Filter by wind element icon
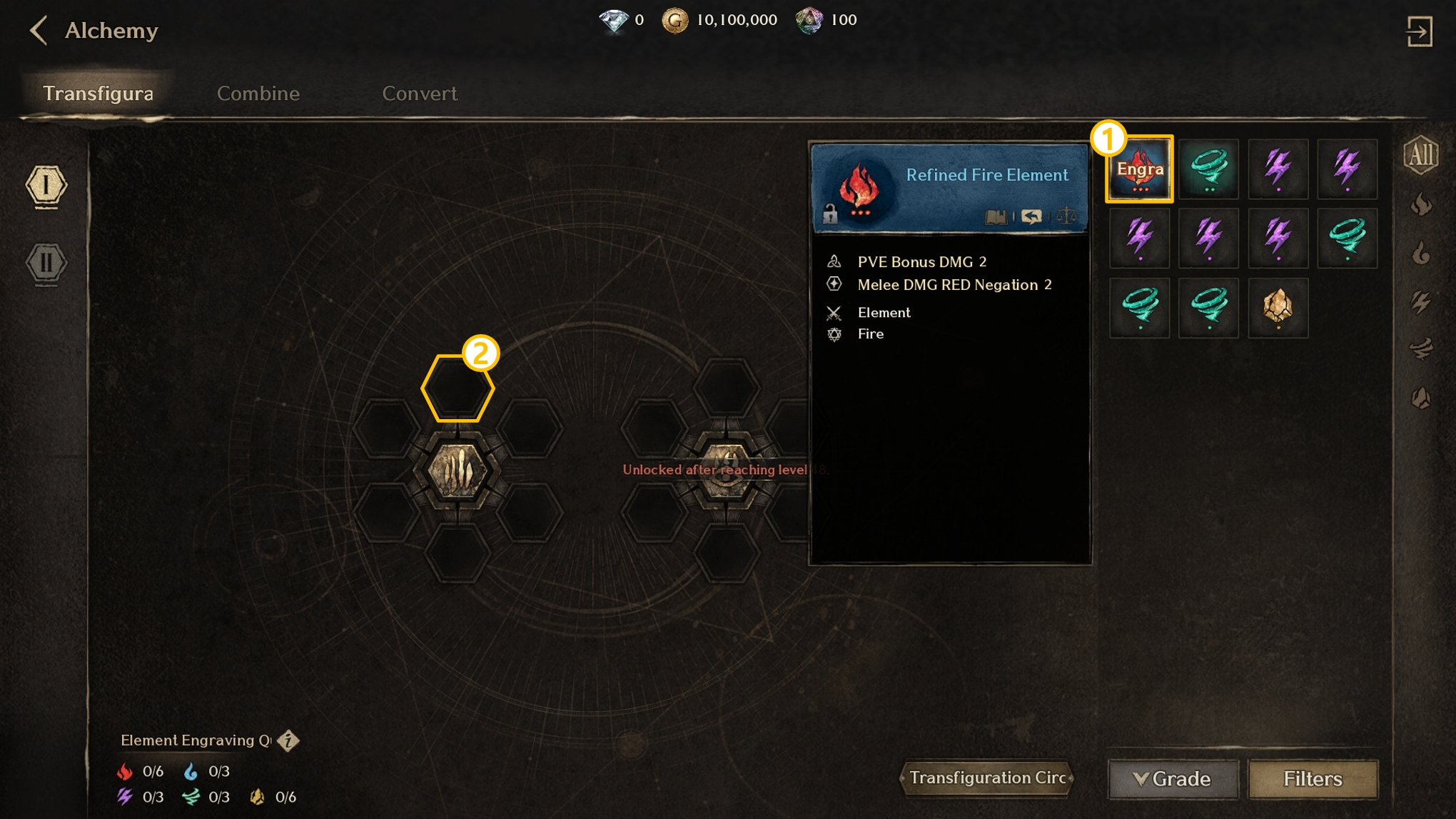Screen dimensions: 1456x819 [x=1420, y=349]
